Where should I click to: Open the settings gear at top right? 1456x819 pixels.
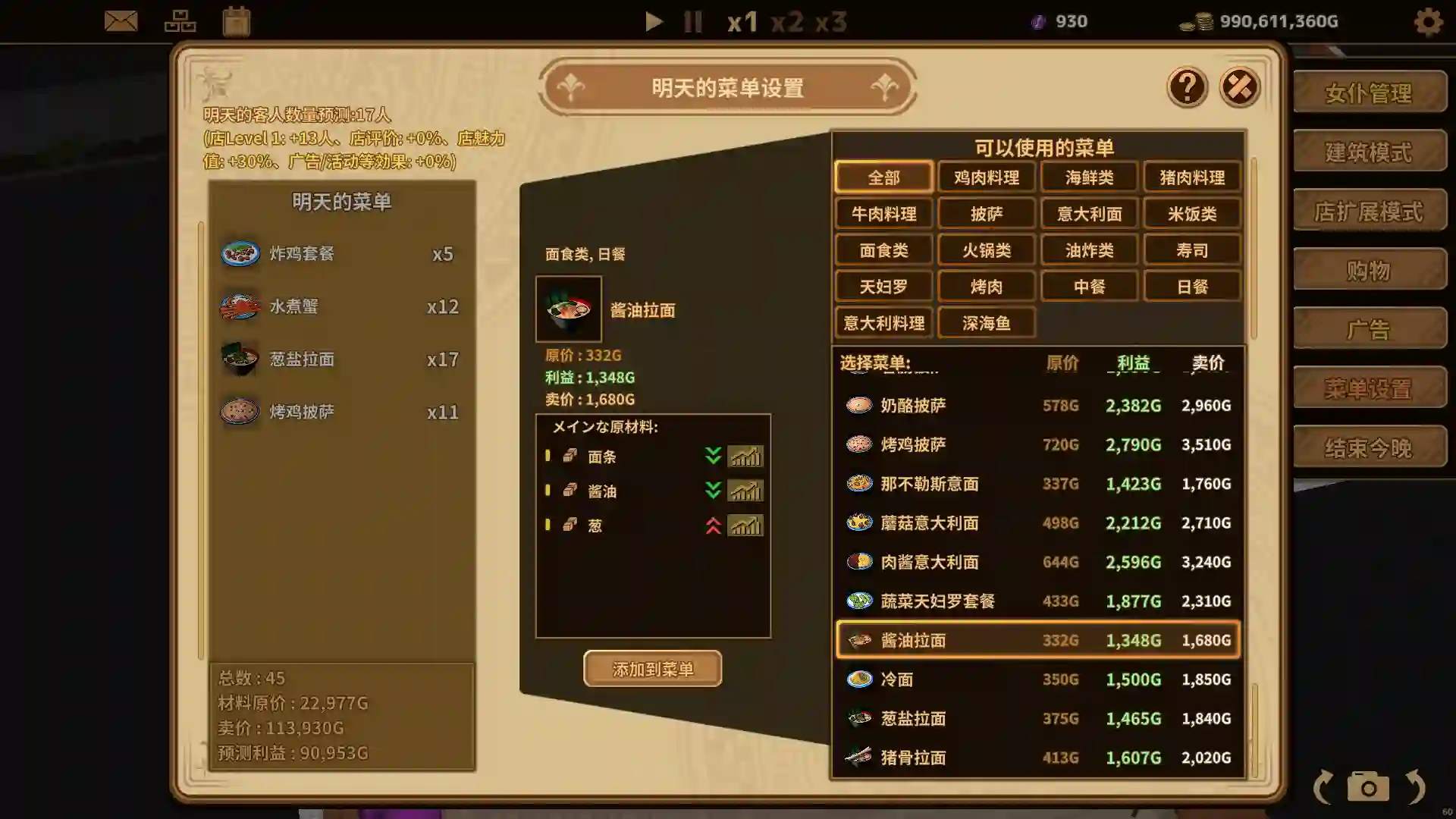click(1428, 22)
